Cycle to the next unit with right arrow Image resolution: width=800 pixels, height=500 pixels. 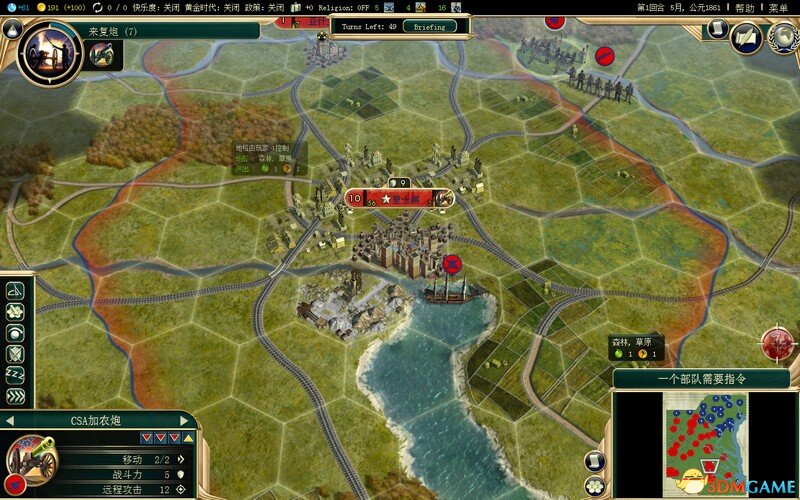click(x=184, y=421)
